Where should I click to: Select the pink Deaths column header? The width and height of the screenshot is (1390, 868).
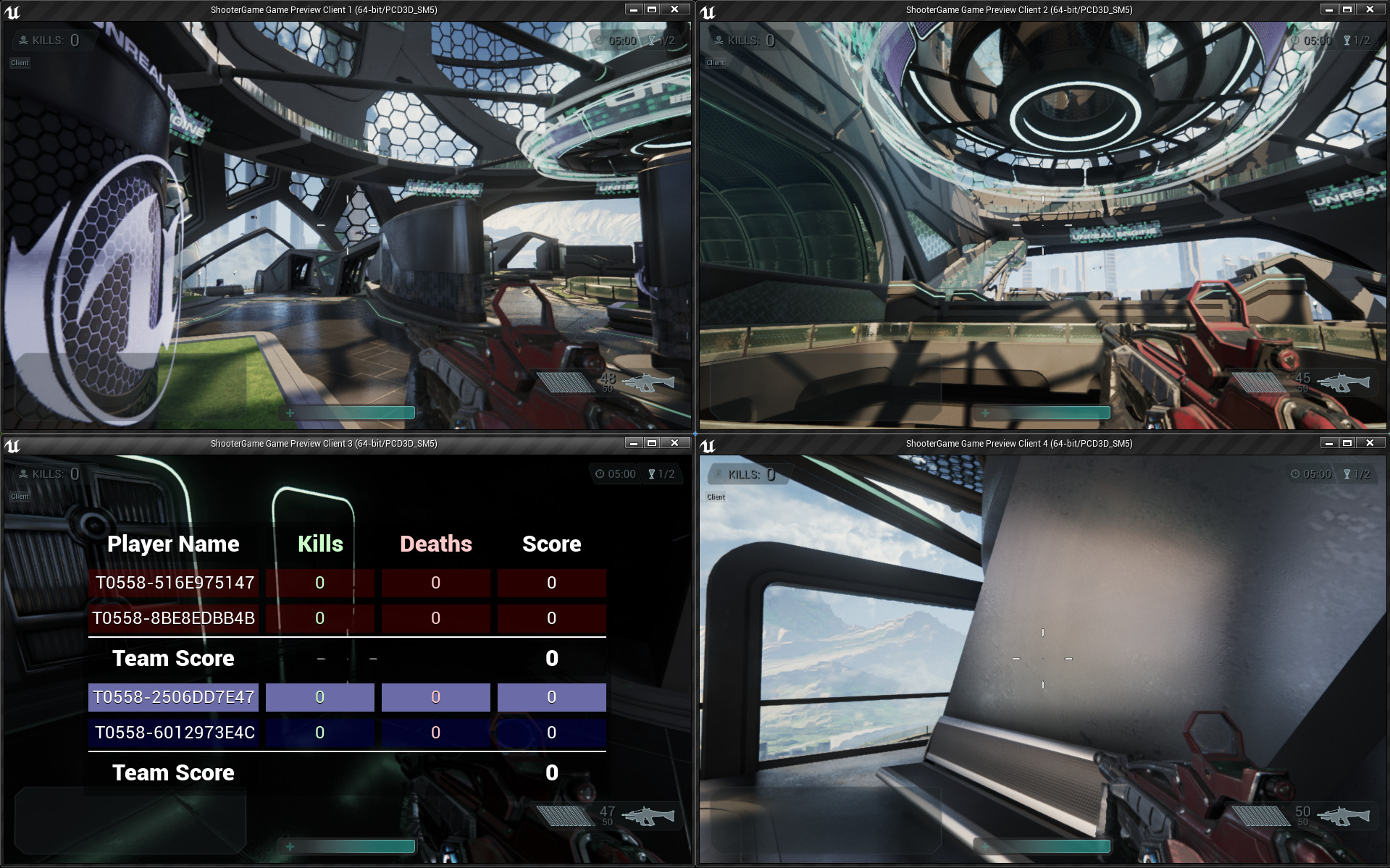coord(435,544)
